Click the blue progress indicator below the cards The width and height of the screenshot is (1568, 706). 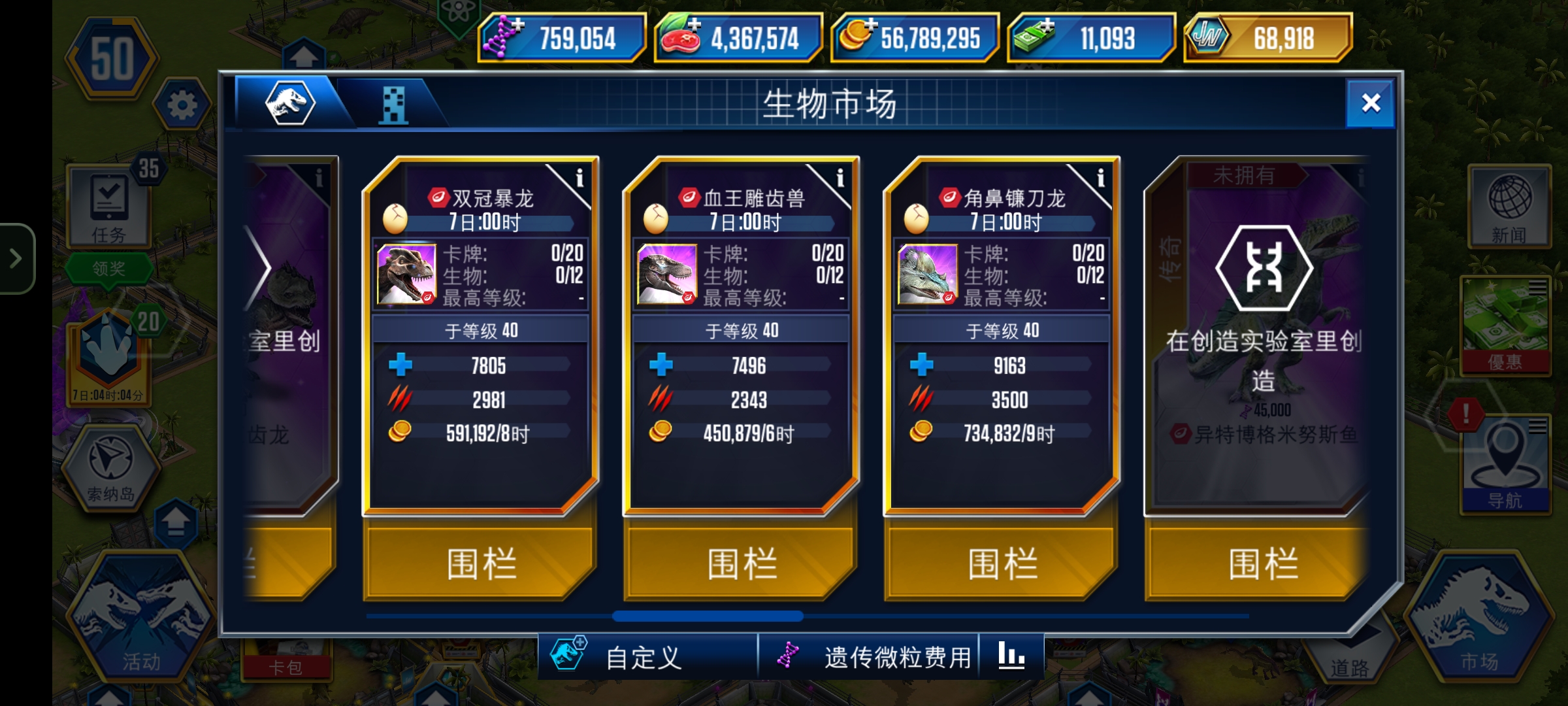(x=712, y=616)
